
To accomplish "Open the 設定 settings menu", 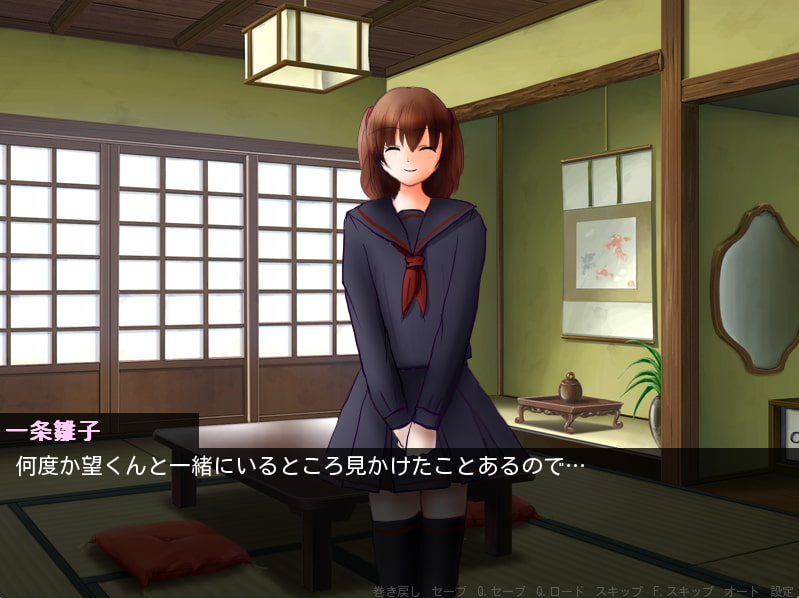I will [x=781, y=591].
